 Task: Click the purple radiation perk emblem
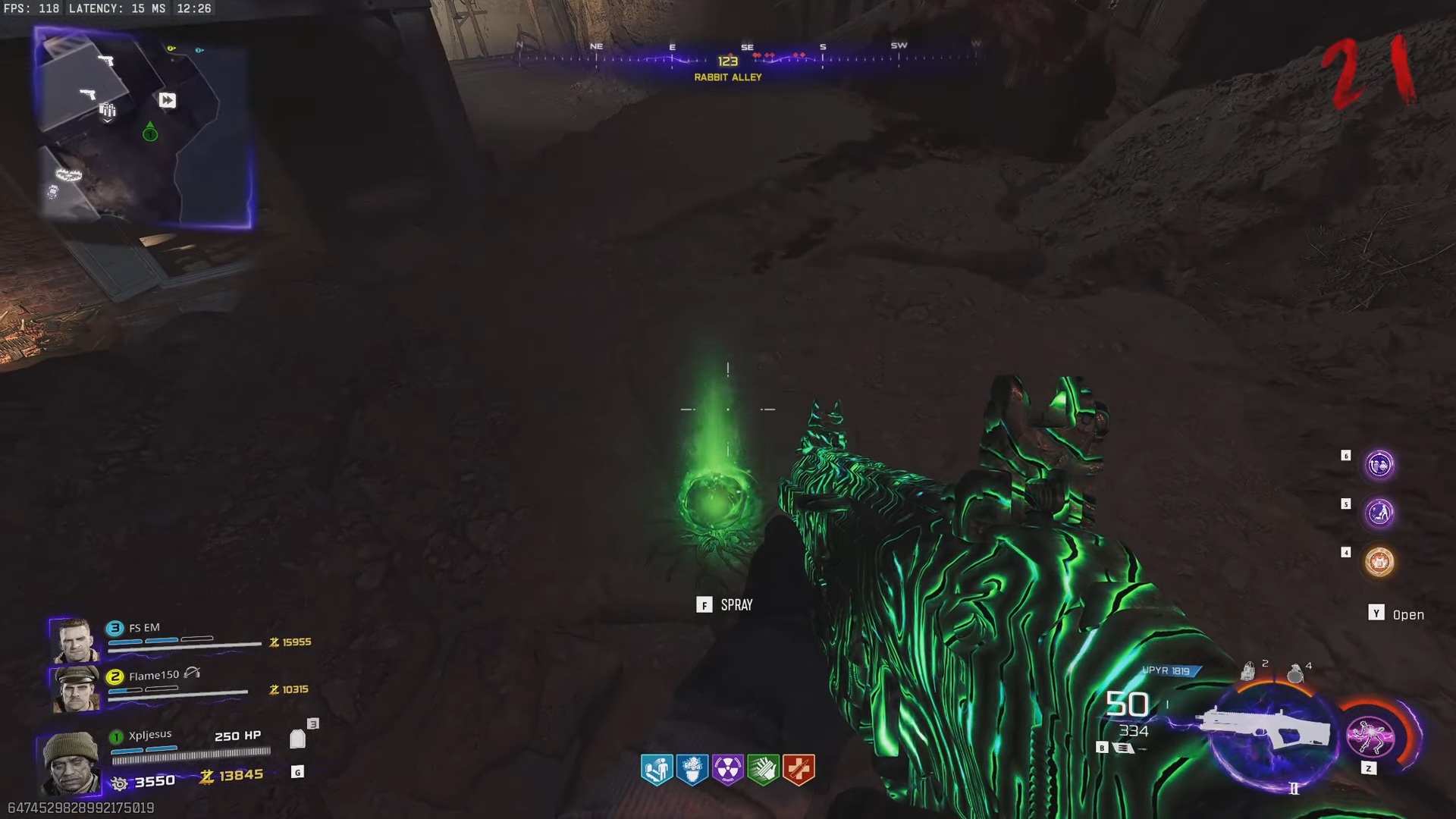728,769
